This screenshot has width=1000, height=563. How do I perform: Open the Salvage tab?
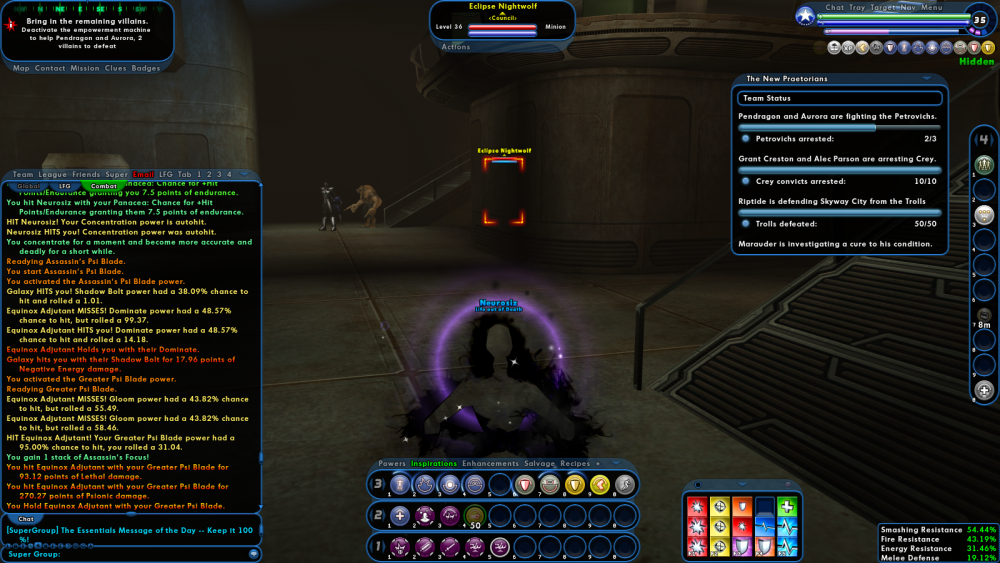tap(540, 463)
